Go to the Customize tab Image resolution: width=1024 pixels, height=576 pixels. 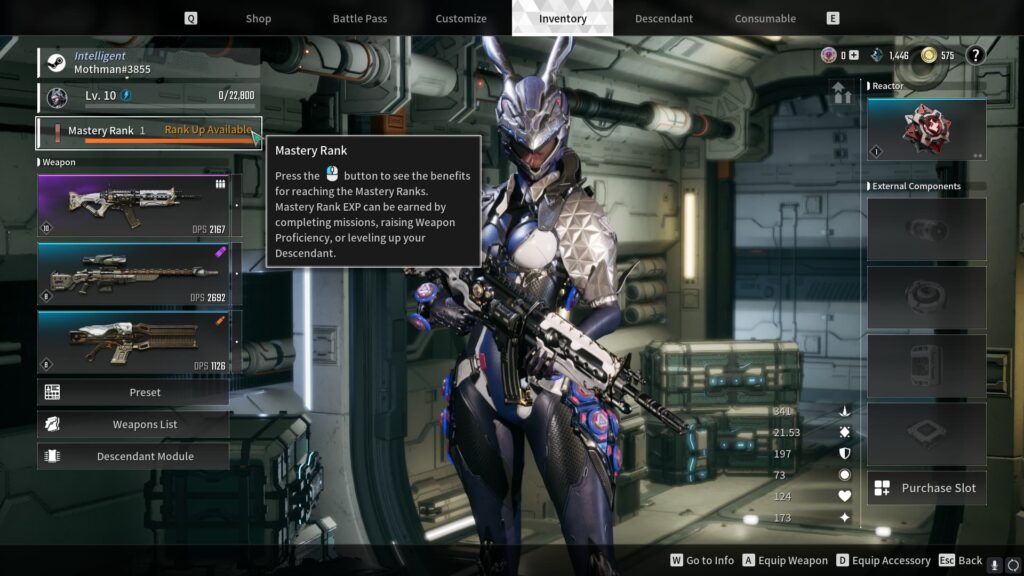pos(461,18)
